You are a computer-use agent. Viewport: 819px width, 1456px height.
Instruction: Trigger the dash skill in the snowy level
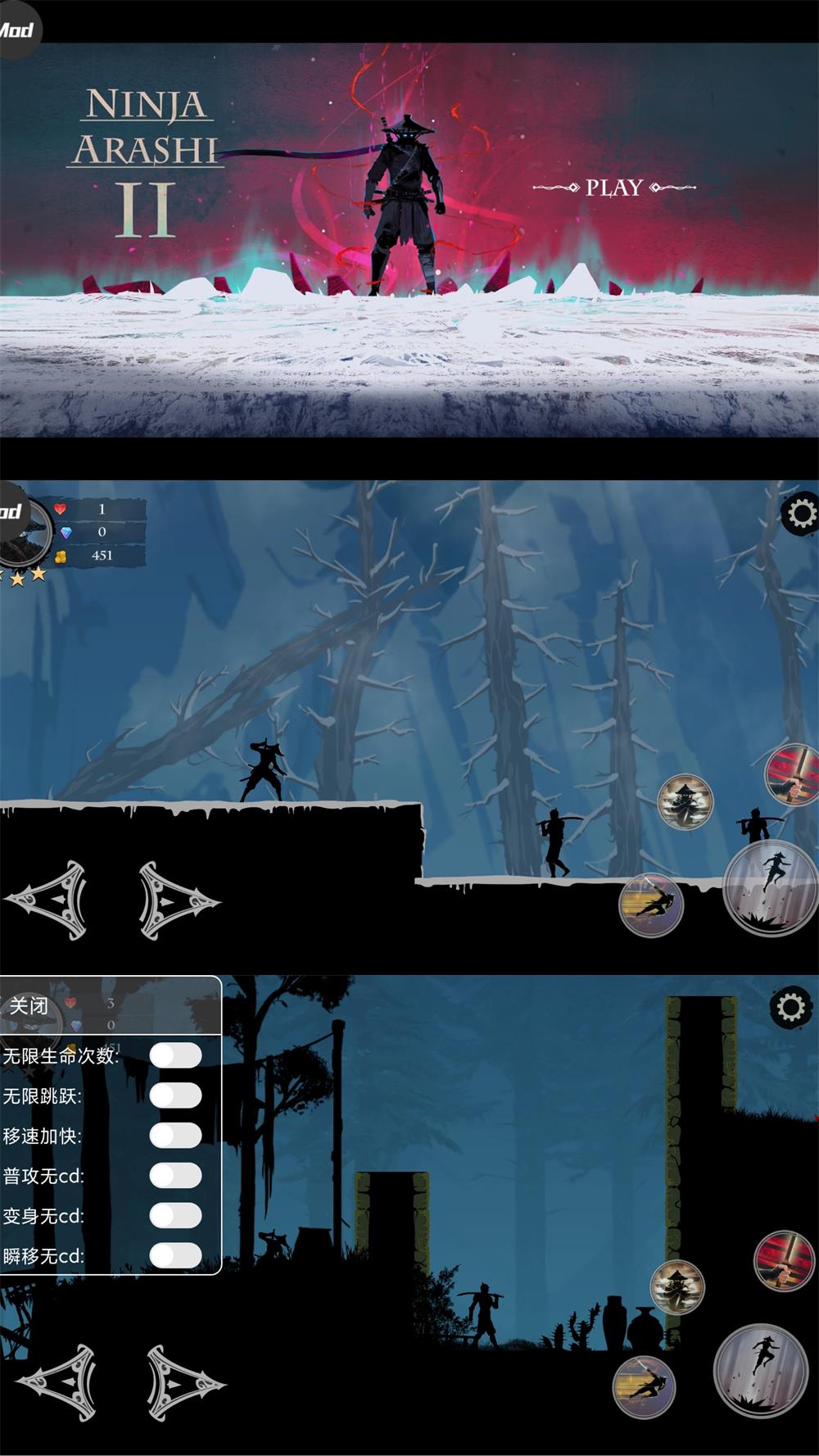[x=651, y=905]
